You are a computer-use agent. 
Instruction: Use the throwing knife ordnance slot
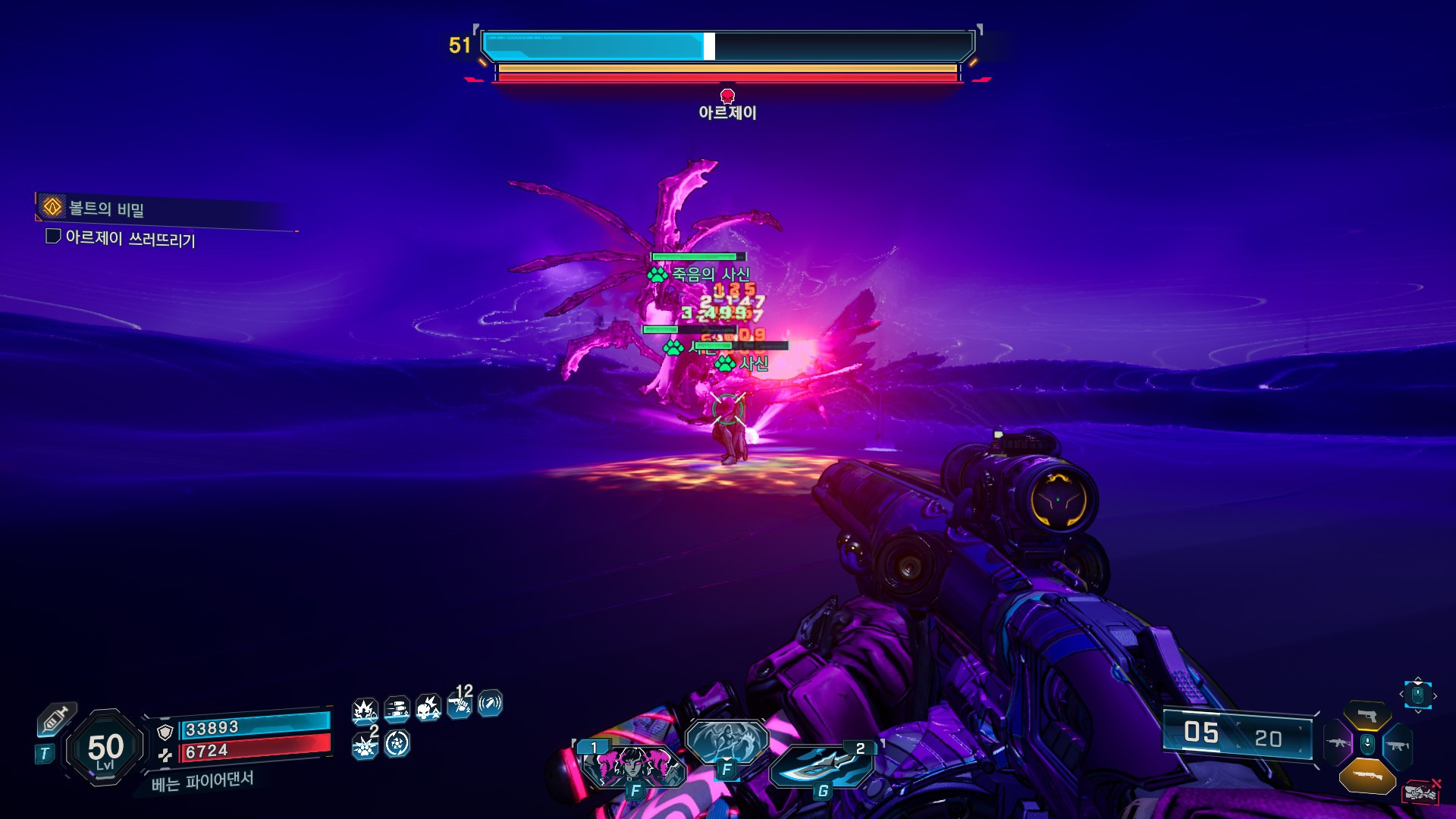[x=823, y=764]
